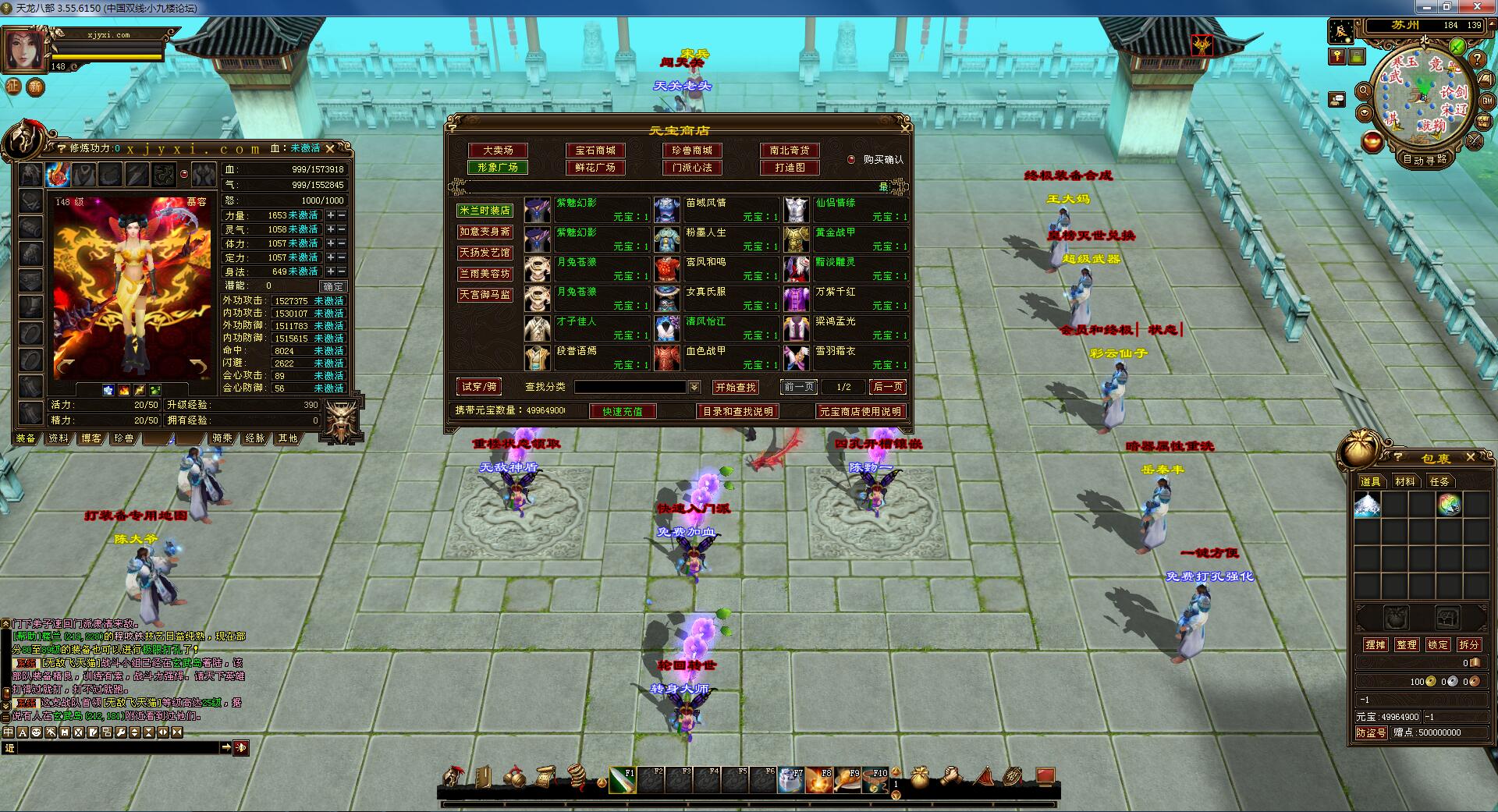Toggle the 购买确认 purchase confirmation option
This screenshot has width=1498, height=812.
851,160
